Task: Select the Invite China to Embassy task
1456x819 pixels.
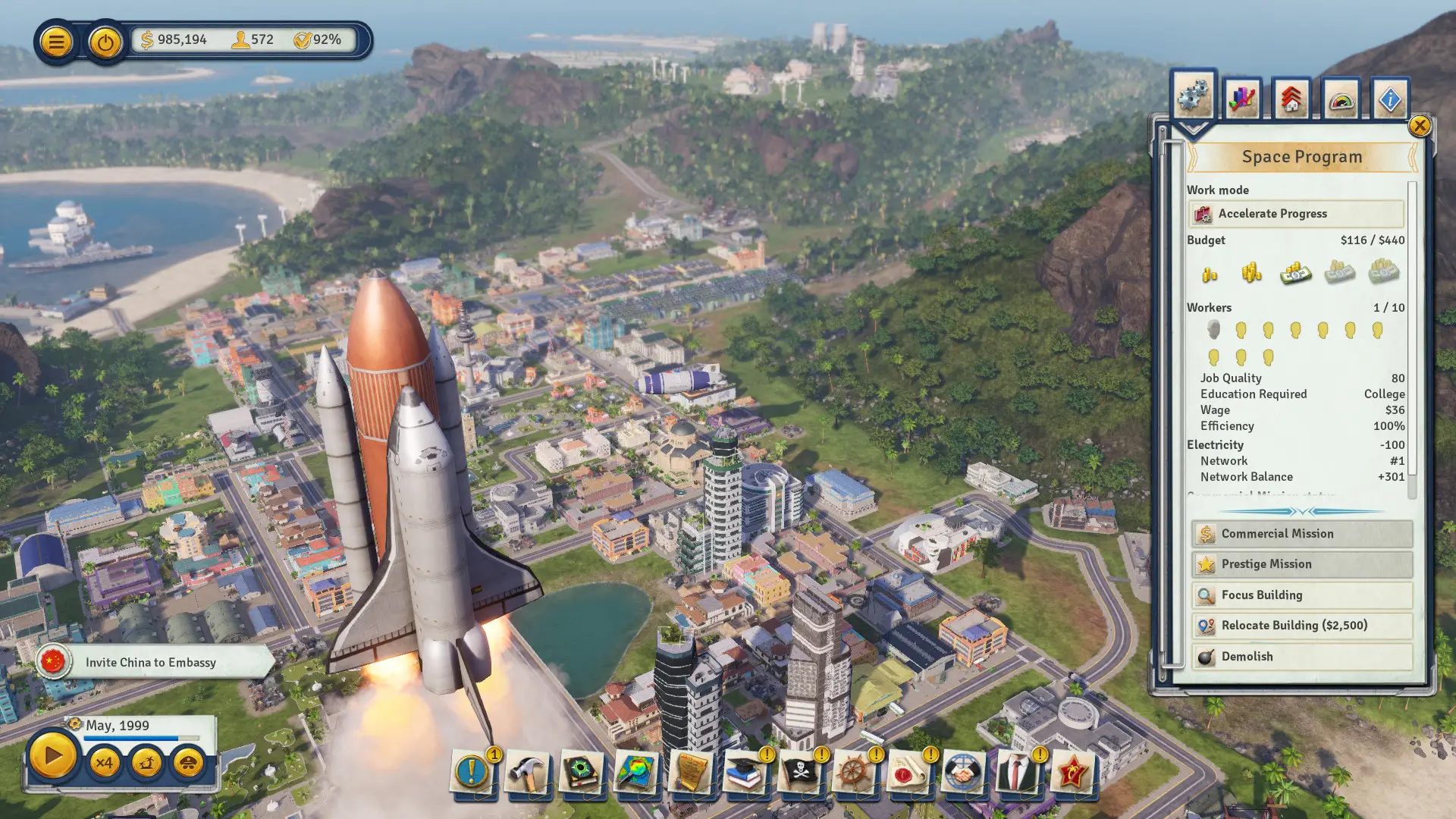Action: pos(152,663)
